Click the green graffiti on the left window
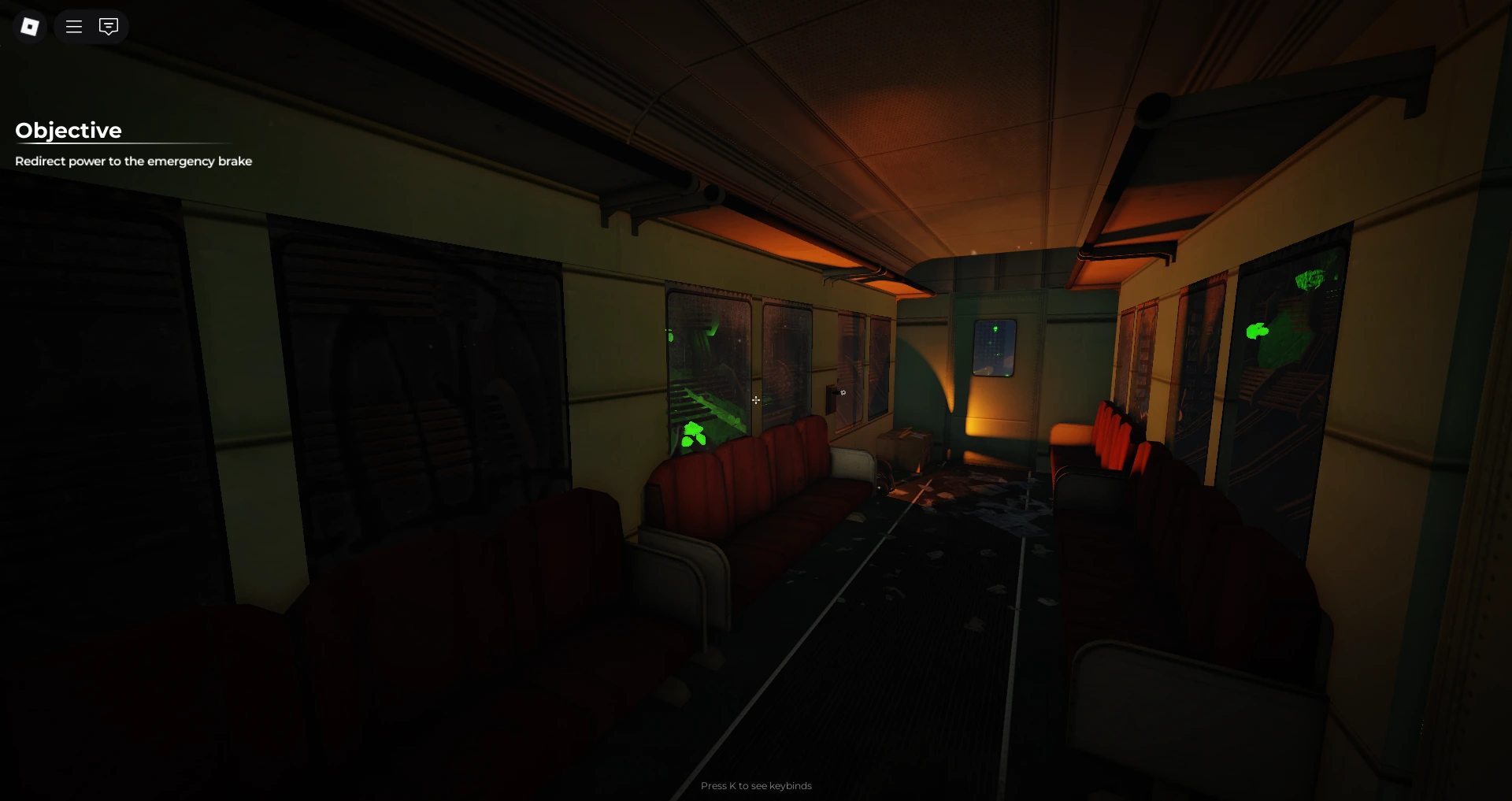The width and height of the screenshot is (1512, 801). tap(692, 433)
